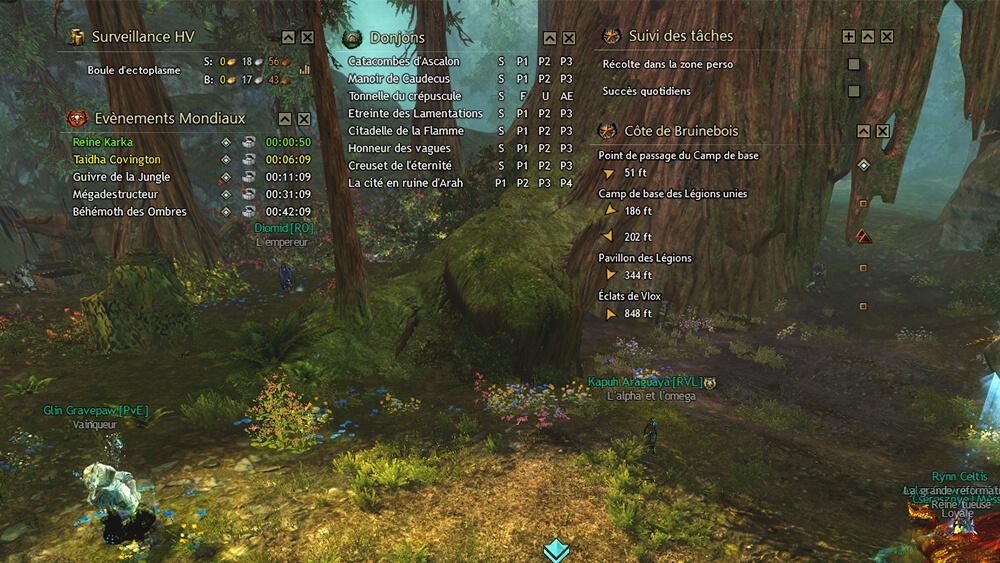
Task: Close the Suivi des tâches panel
Action: click(887, 37)
